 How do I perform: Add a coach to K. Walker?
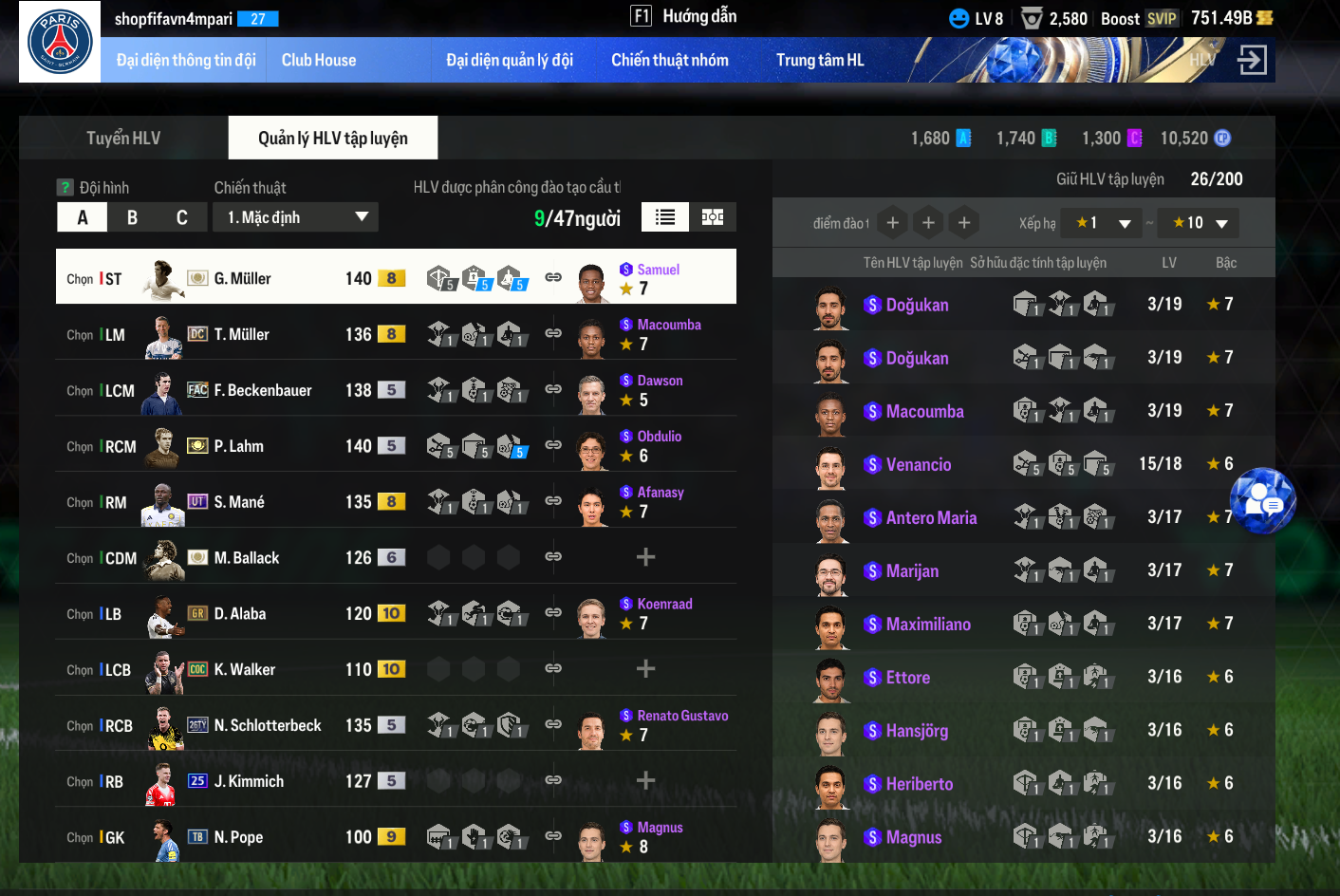[645, 669]
